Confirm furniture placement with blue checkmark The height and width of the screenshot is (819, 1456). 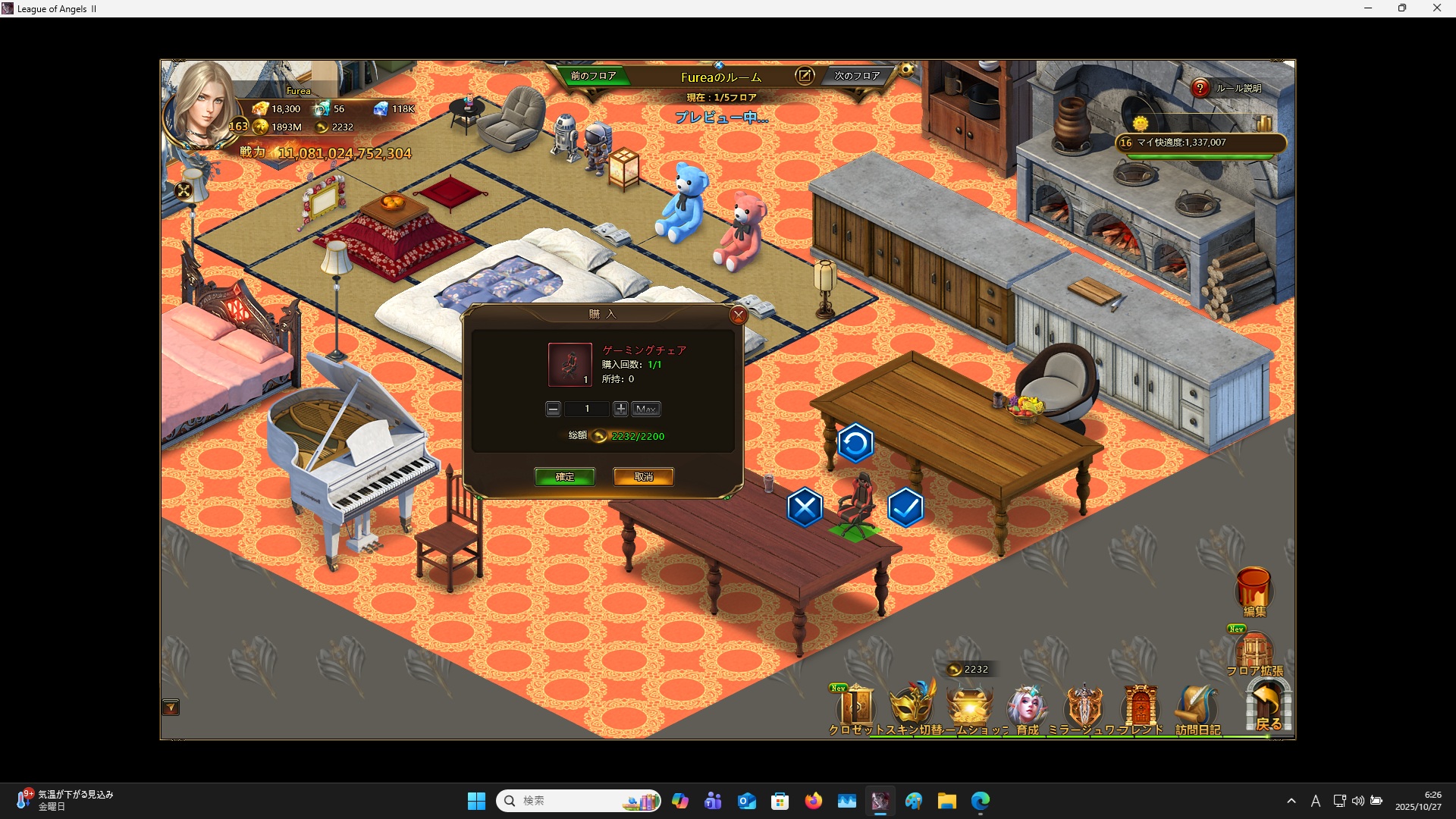tap(905, 507)
